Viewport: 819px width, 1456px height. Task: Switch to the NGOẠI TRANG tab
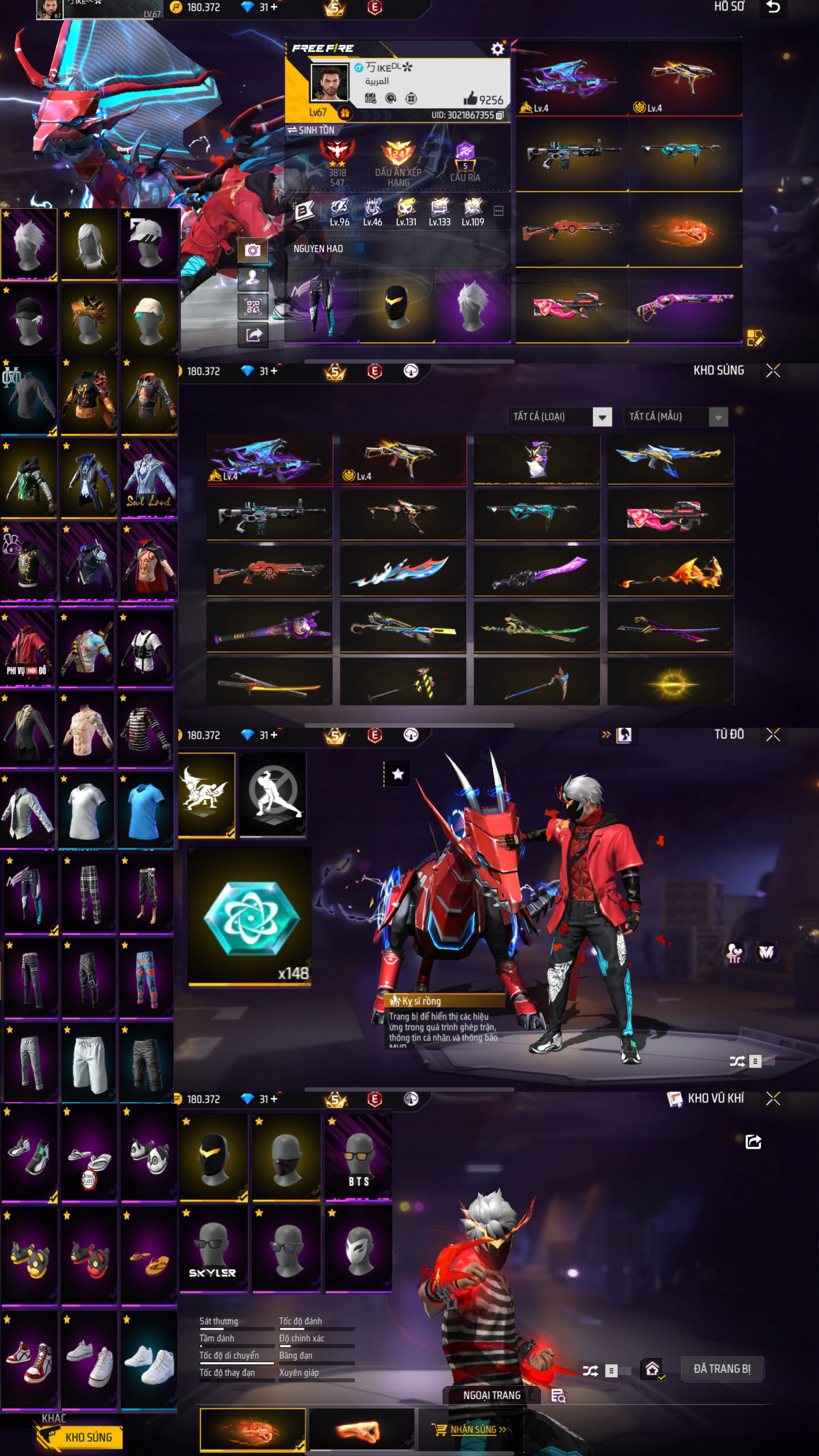click(492, 1396)
